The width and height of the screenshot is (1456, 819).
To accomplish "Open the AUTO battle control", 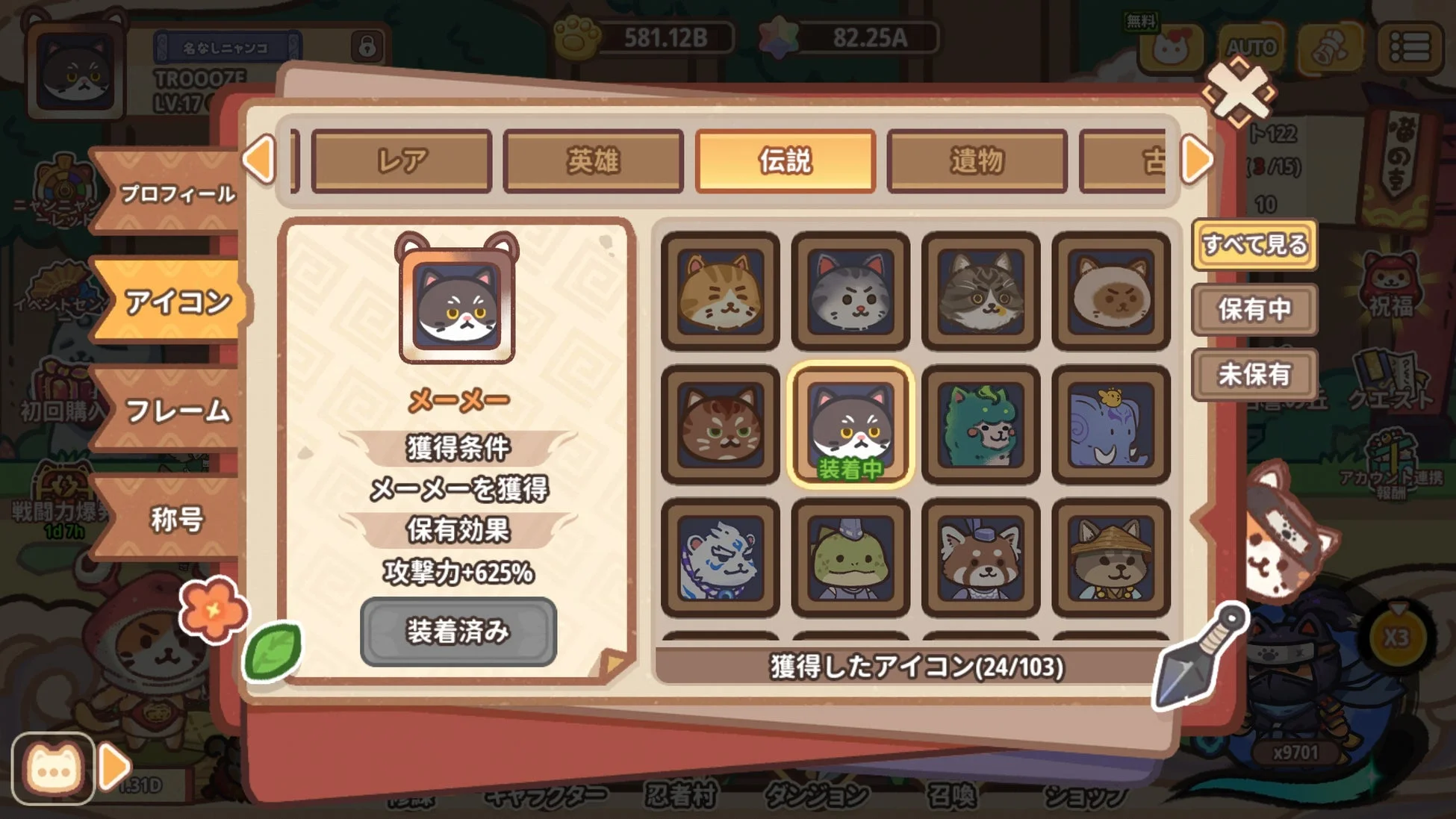I will pyautogui.click(x=1251, y=46).
